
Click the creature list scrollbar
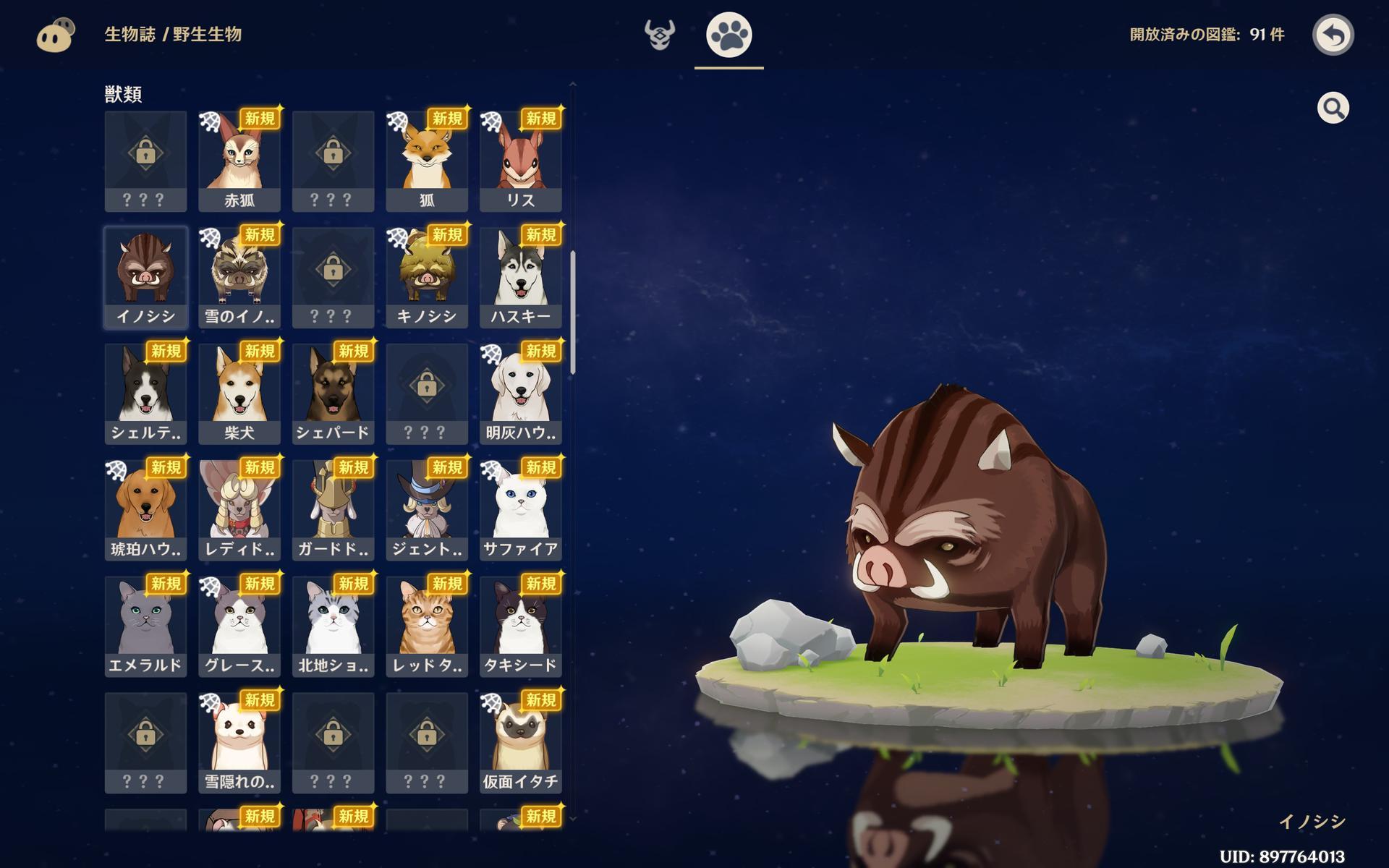tap(573, 312)
